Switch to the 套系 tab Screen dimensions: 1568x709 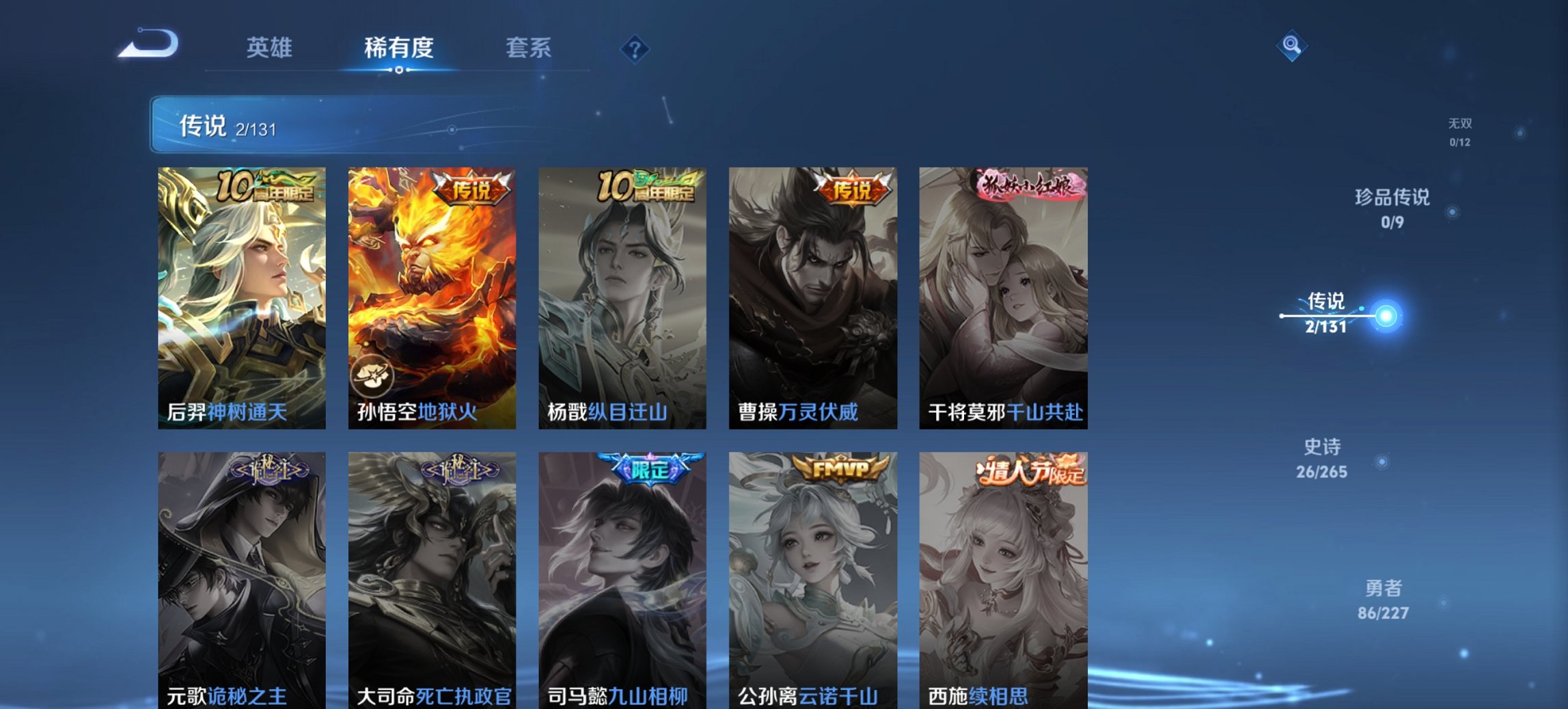pos(529,48)
